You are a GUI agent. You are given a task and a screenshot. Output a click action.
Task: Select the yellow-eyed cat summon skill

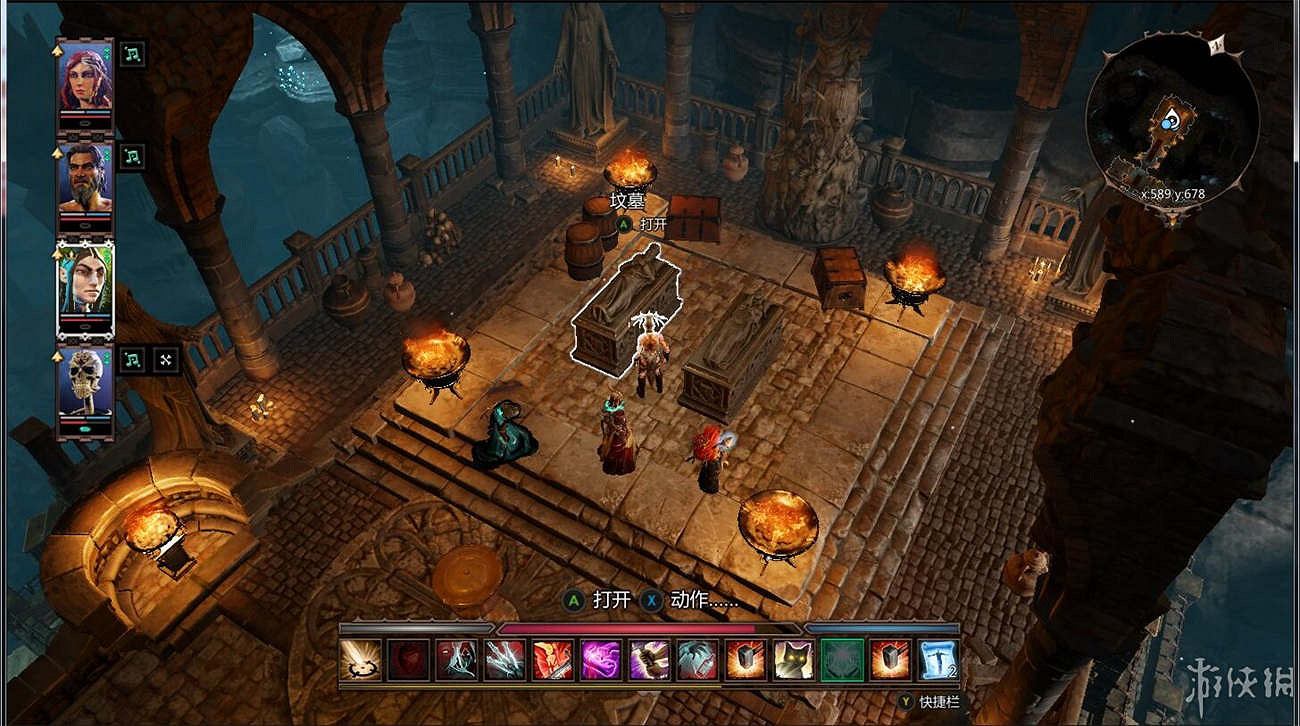(x=793, y=660)
